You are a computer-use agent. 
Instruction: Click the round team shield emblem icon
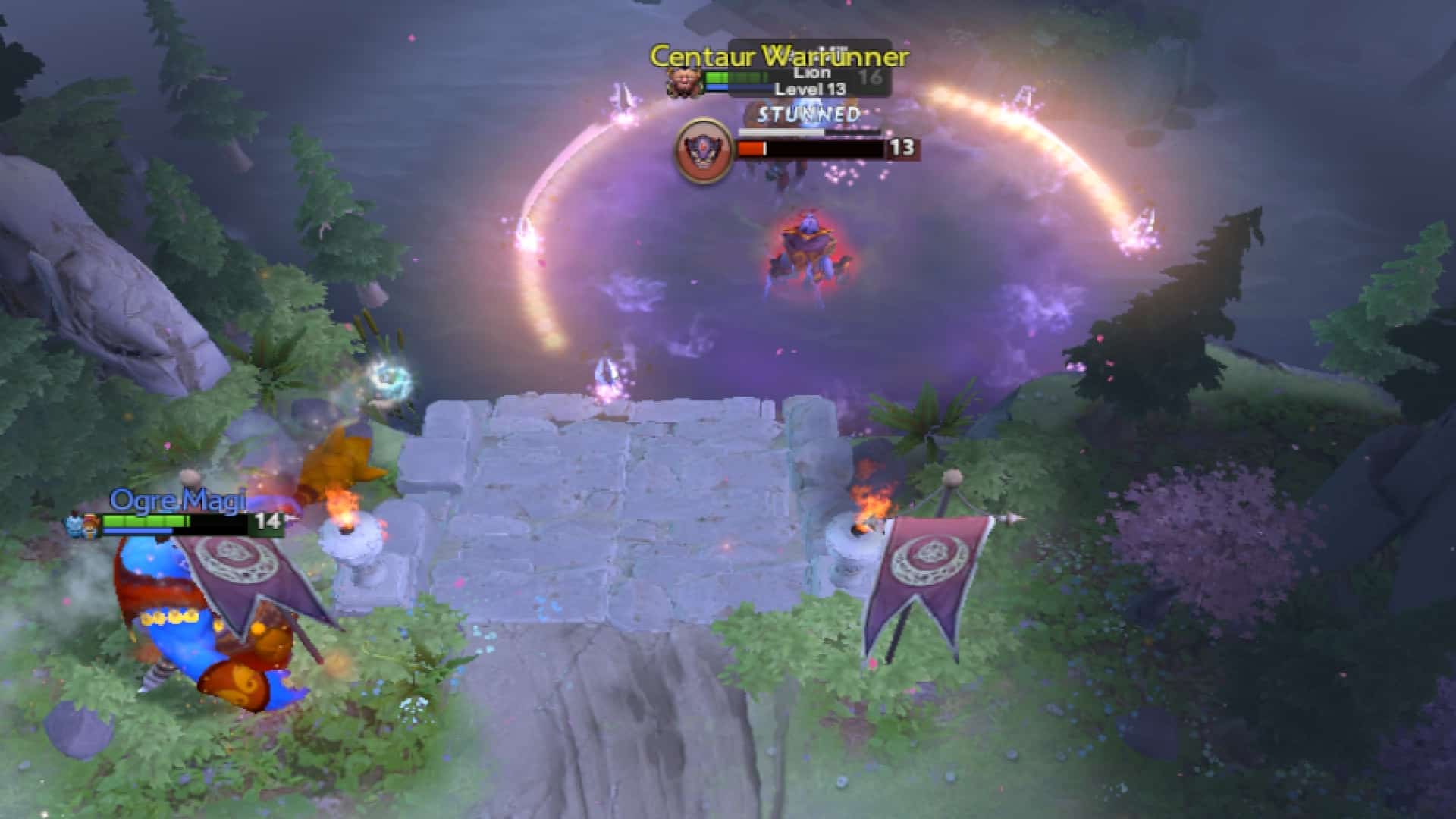[x=701, y=149]
